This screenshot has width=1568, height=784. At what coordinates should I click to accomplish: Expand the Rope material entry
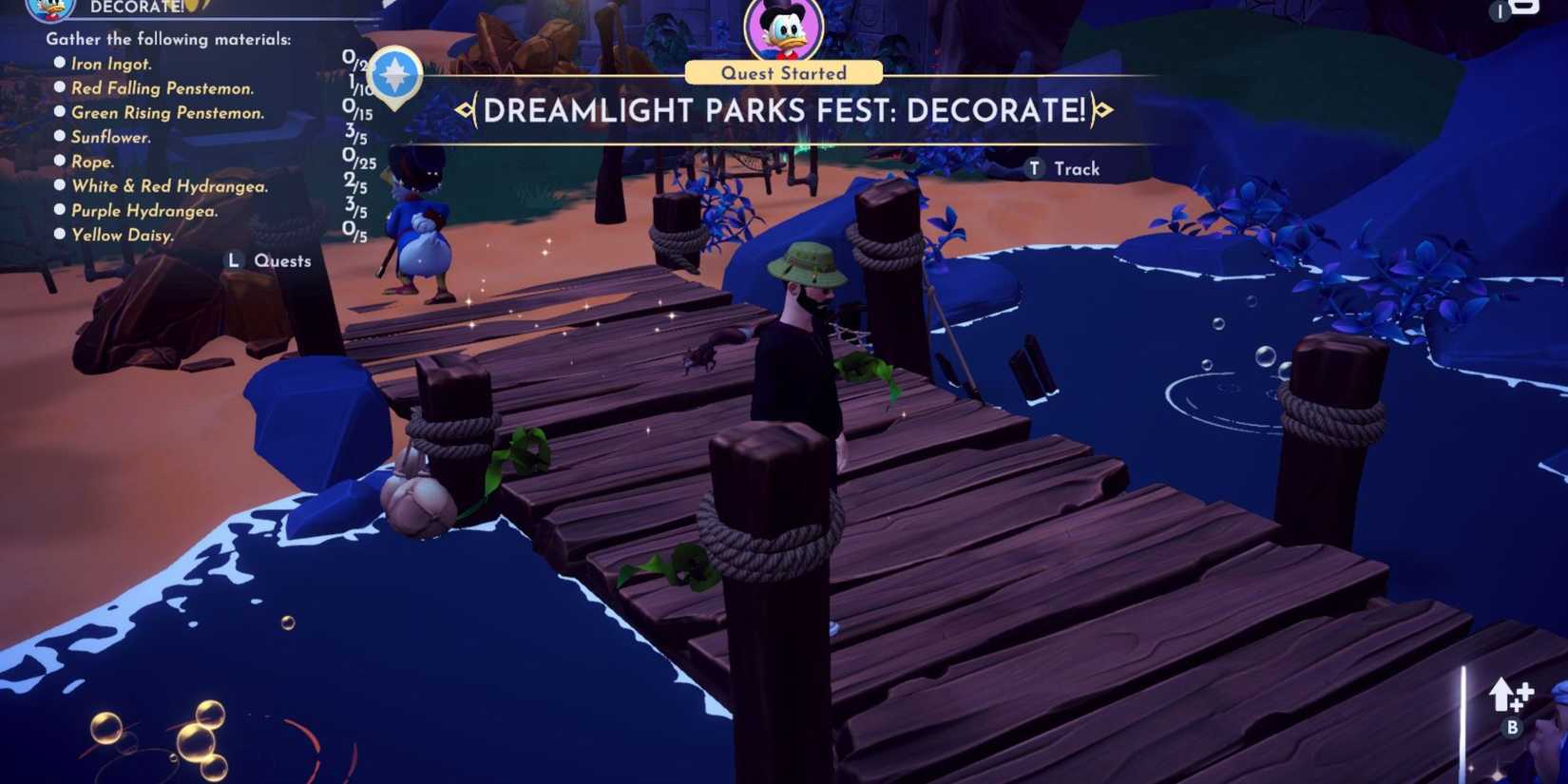[92, 162]
